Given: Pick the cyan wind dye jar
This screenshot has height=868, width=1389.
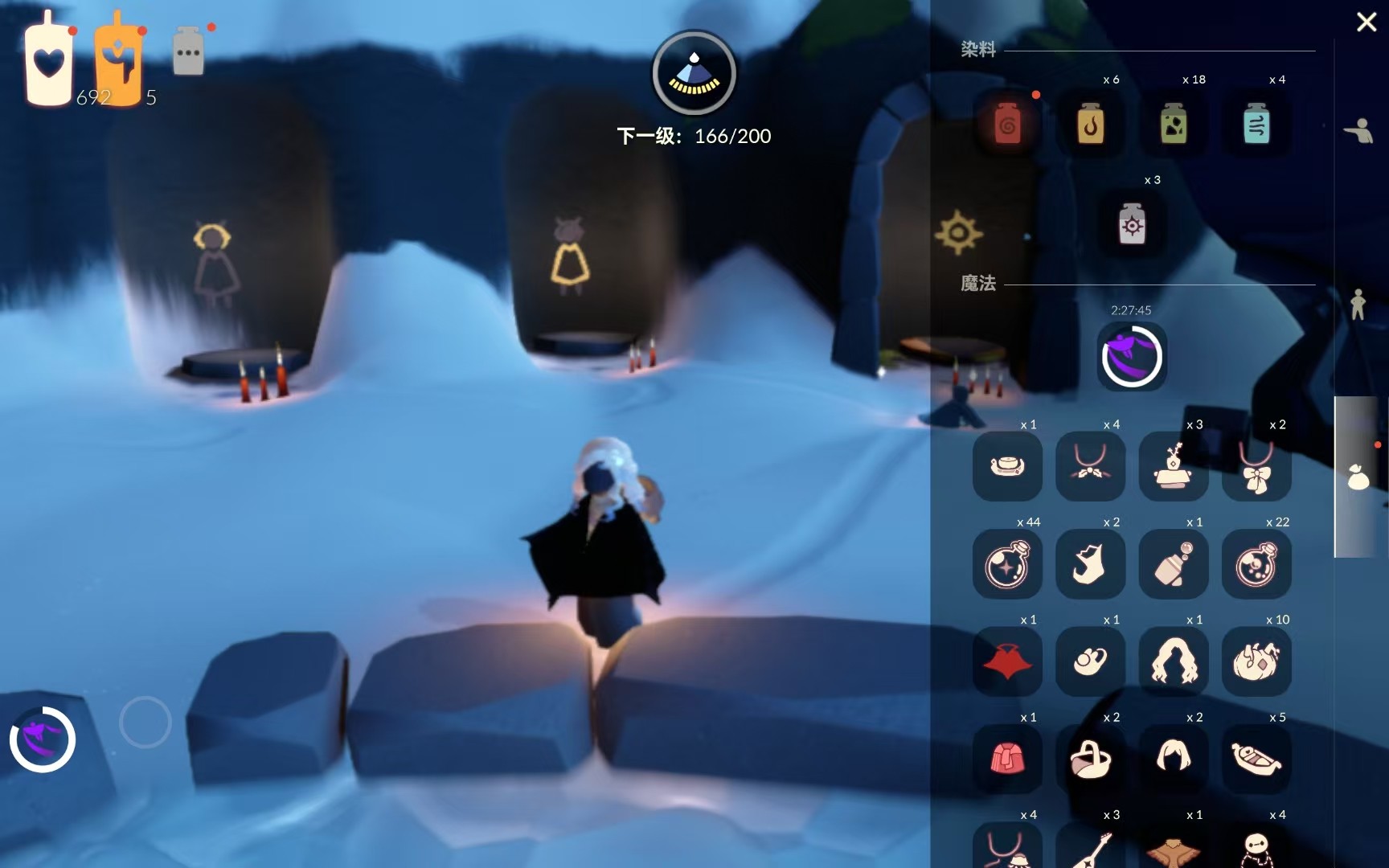Looking at the screenshot, I should click(1256, 125).
